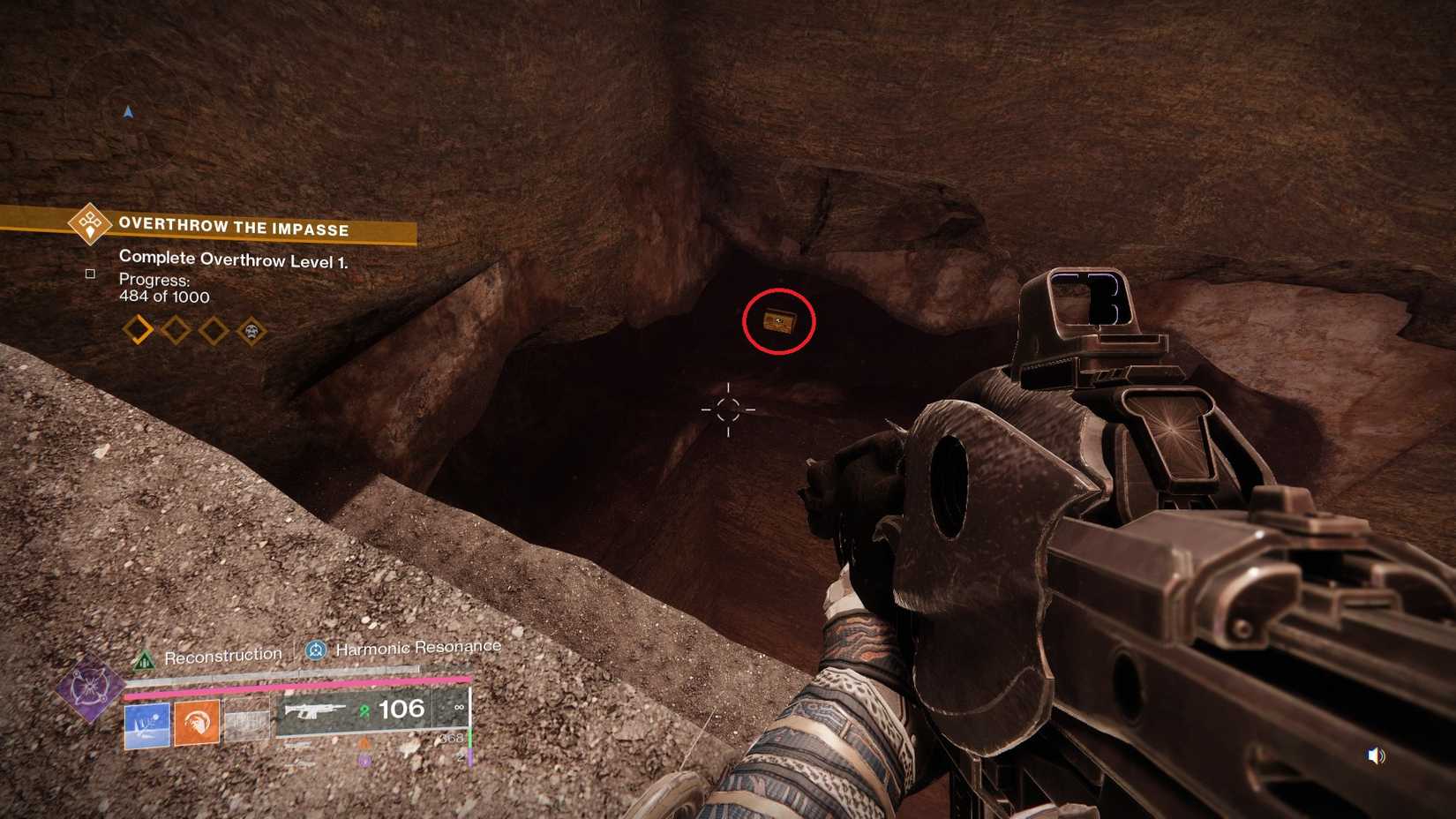Toggle the objective checkbox beside Progress

(x=91, y=274)
